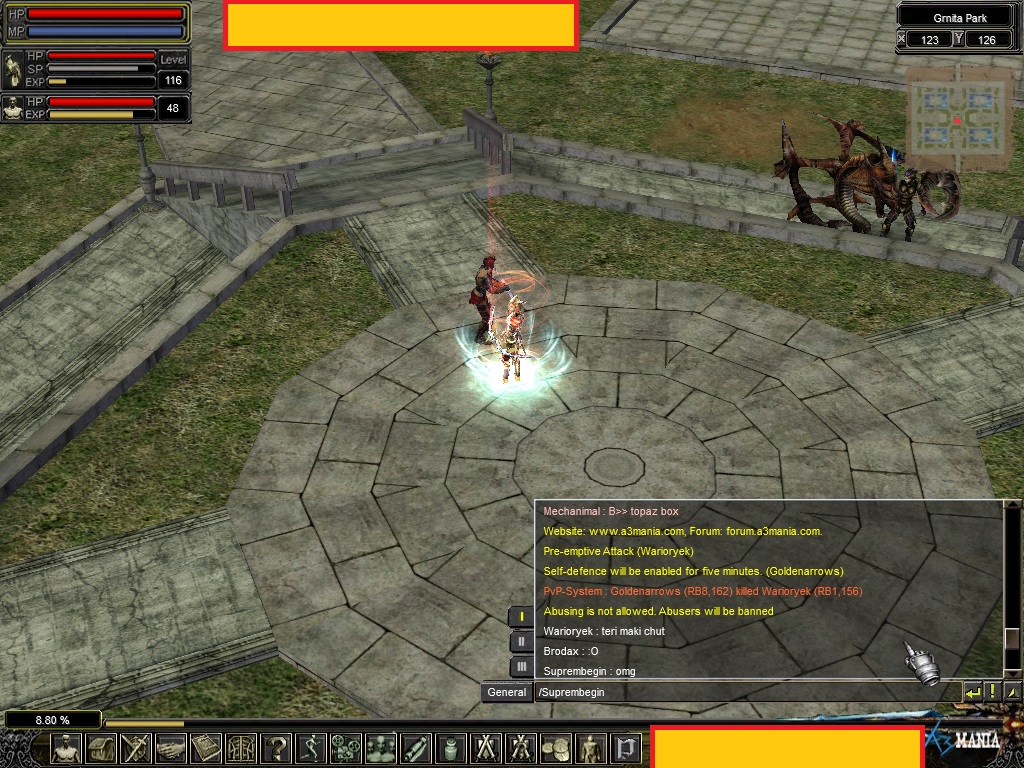This screenshot has width=1024, height=768.
Task: Click the flag icon in toolbar
Action: tap(626, 748)
